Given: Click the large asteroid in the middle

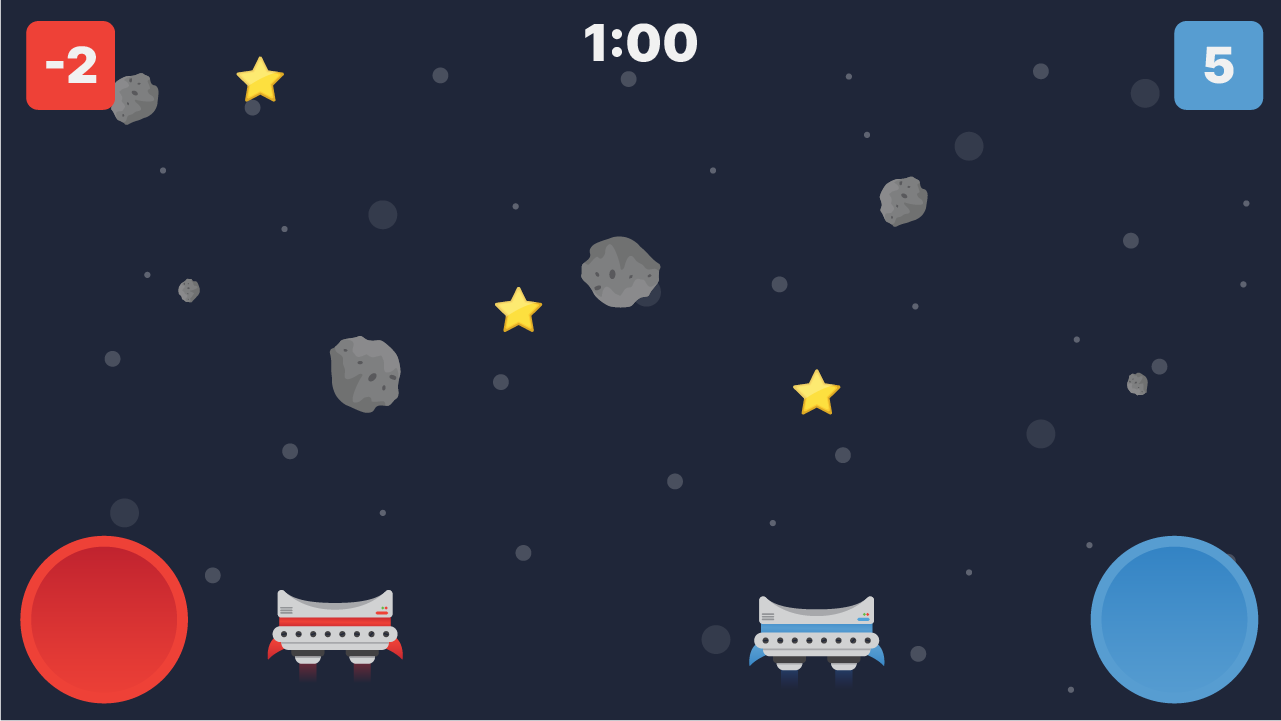Looking at the screenshot, I should tap(621, 272).
